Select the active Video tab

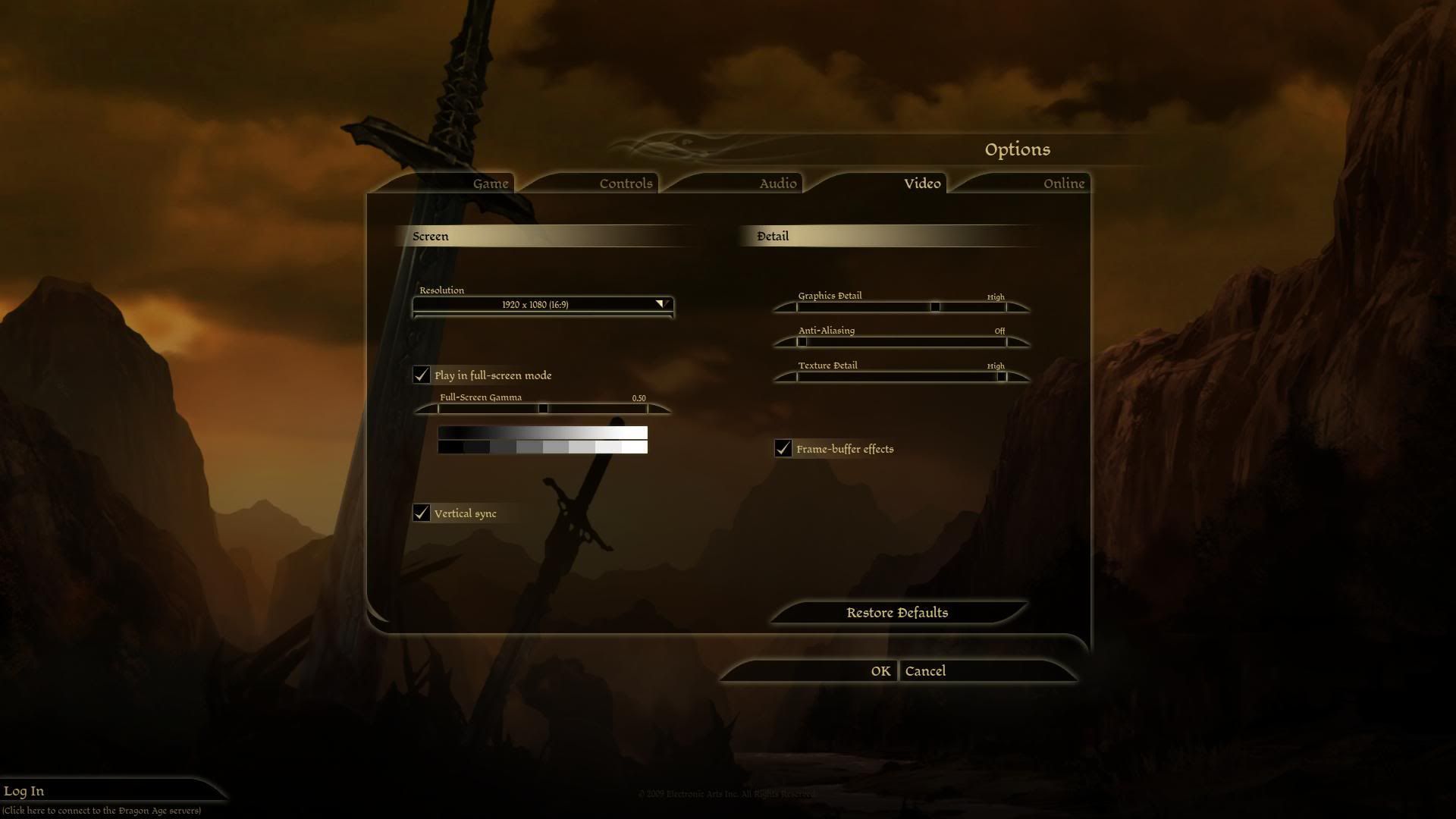point(921,184)
